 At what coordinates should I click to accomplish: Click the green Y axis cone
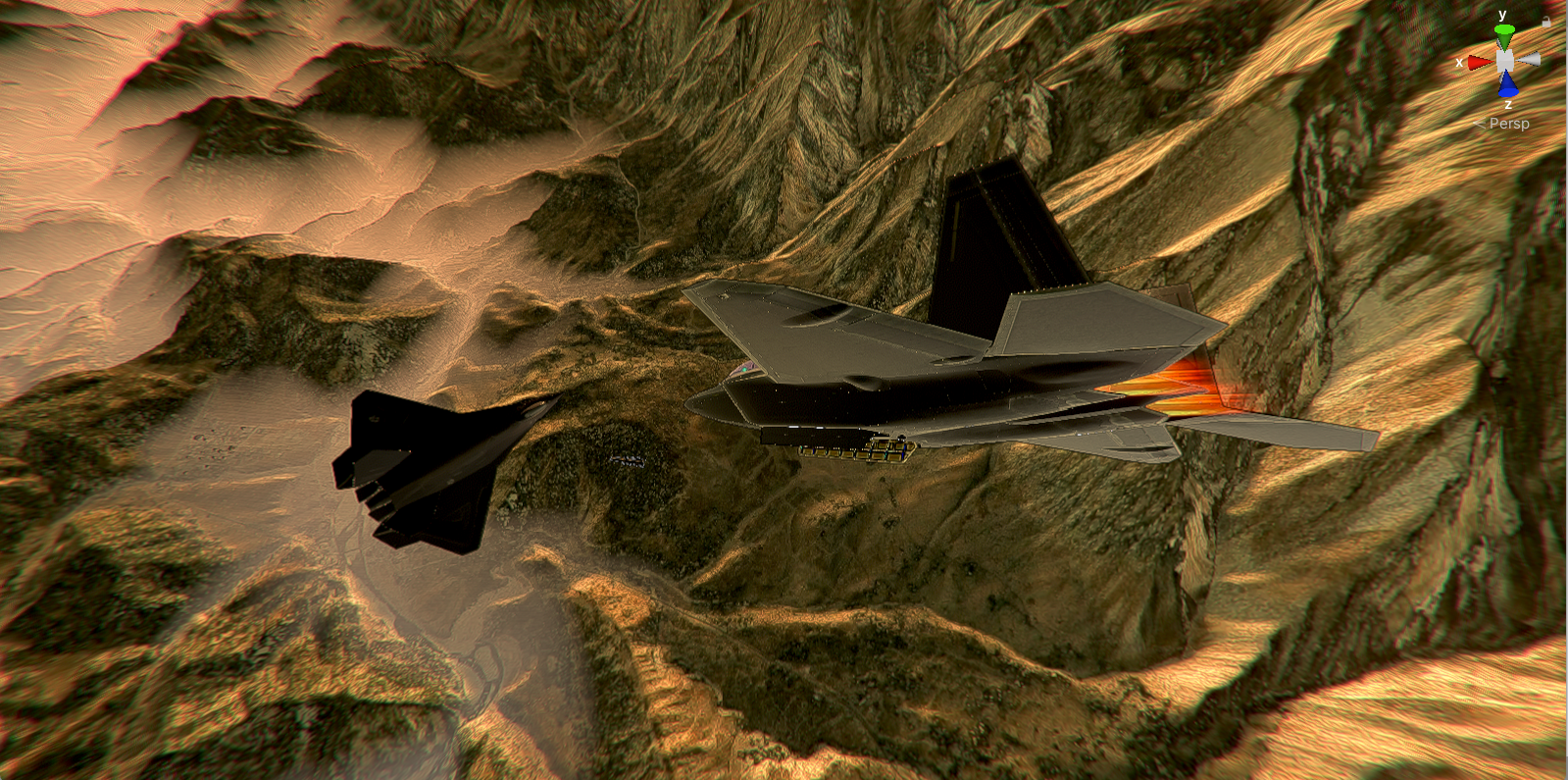[1503, 35]
